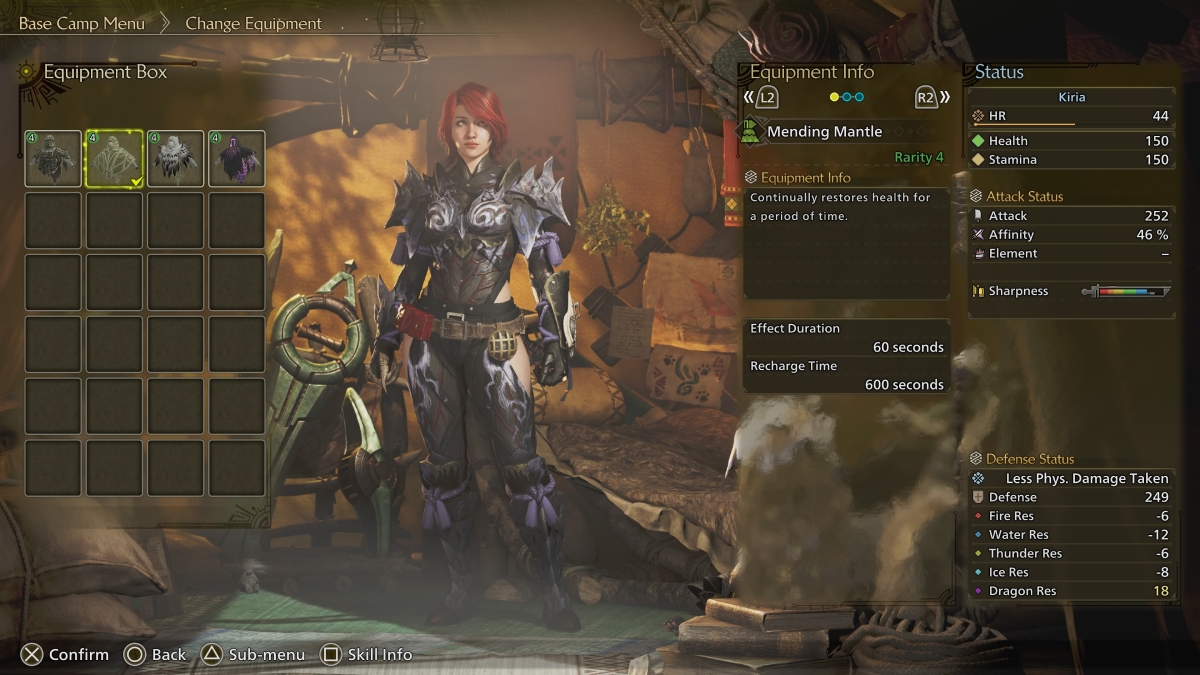1200x675 pixels.
Task: Pick the white feathered mantle slot
Action: coord(176,159)
